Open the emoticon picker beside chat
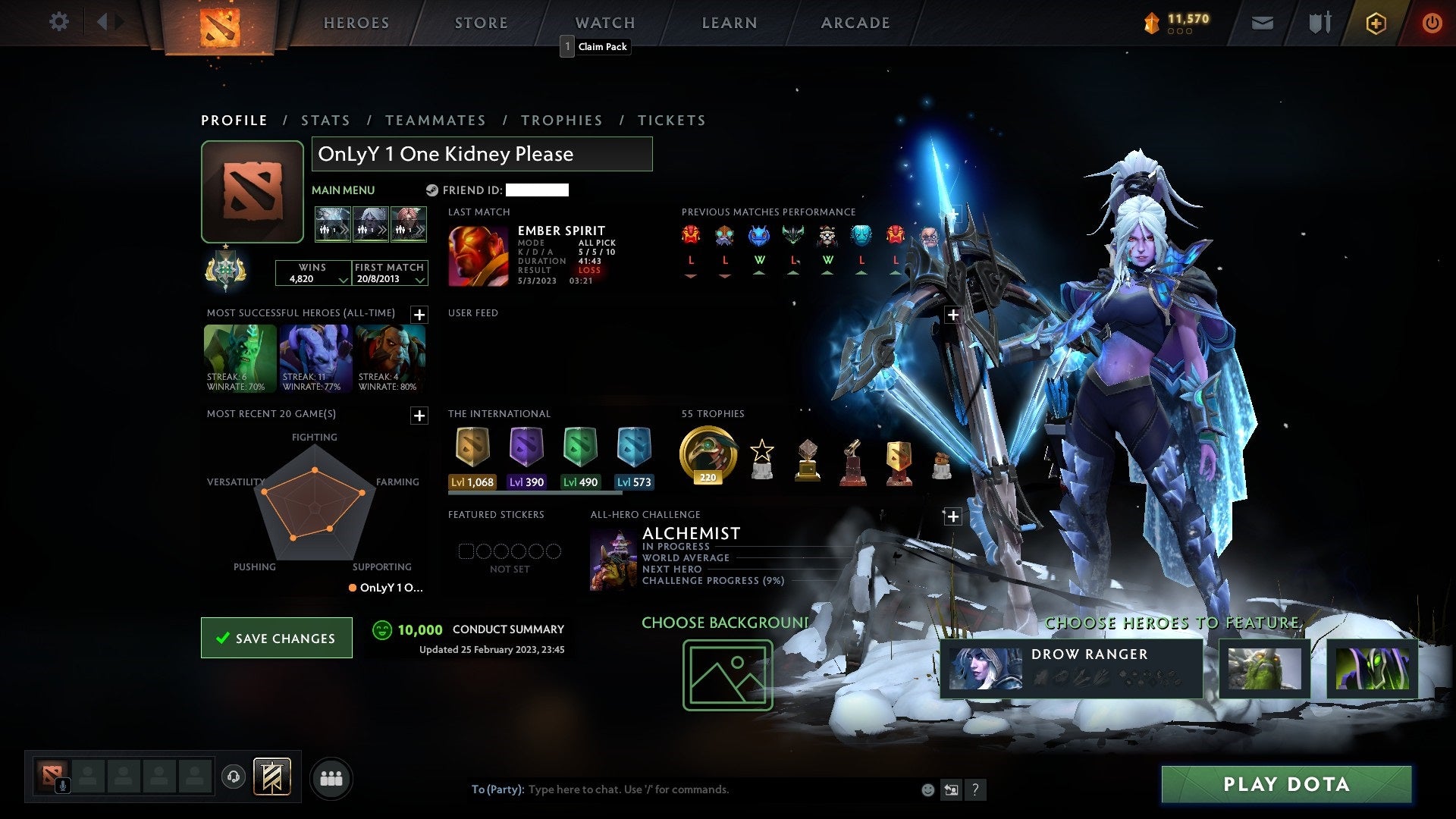Screen dimensions: 1456x819 [927, 789]
